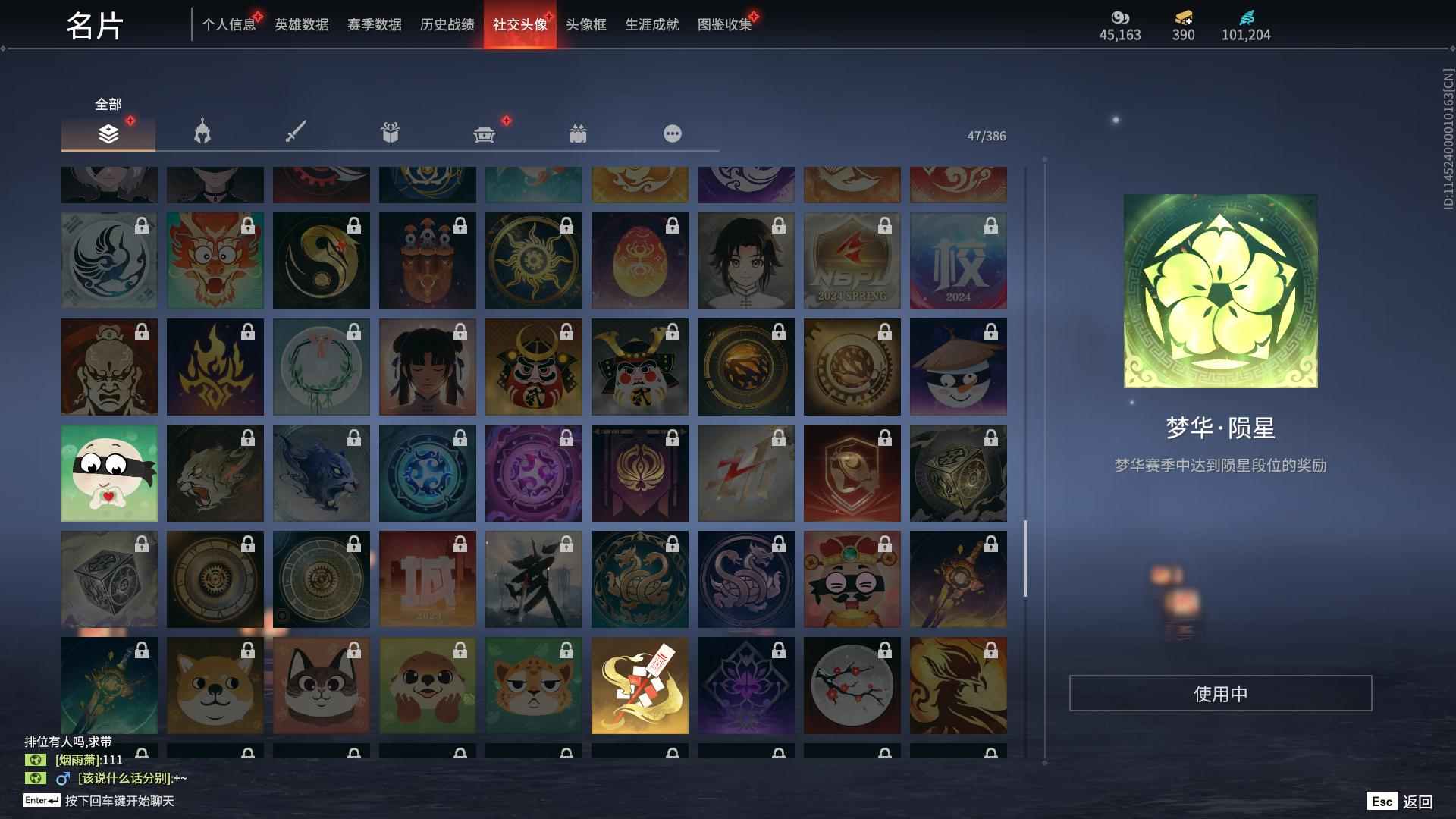The width and height of the screenshot is (1456, 819).
Task: Click the gold ingot currency icon showing 390
Action: pos(1183,18)
